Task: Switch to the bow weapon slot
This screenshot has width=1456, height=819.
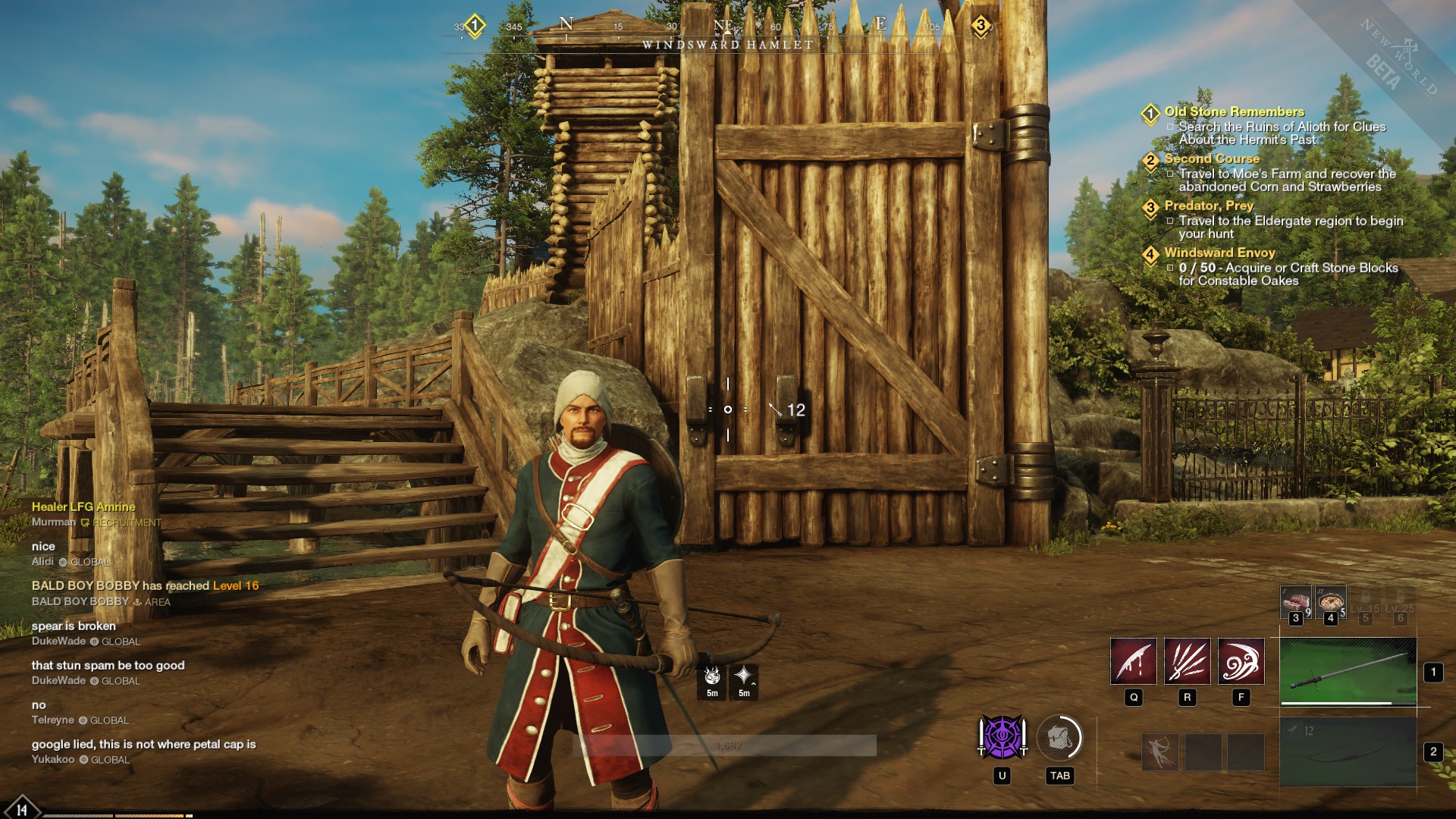Action: tap(1348, 752)
